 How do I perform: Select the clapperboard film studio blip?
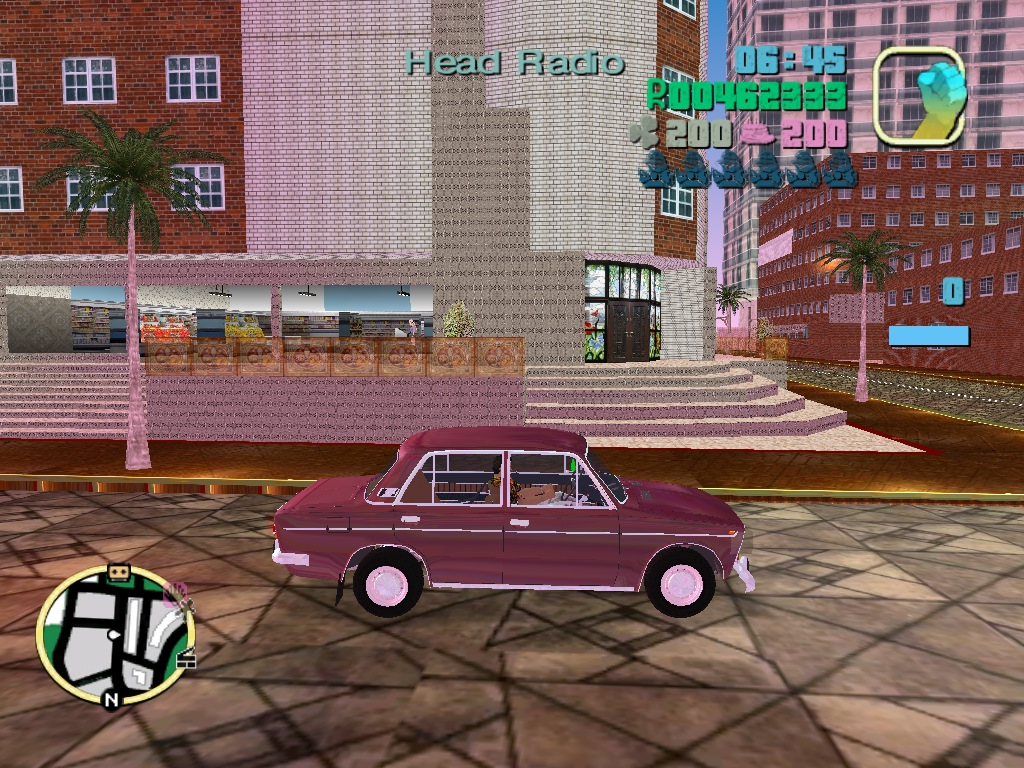pyautogui.click(x=187, y=659)
